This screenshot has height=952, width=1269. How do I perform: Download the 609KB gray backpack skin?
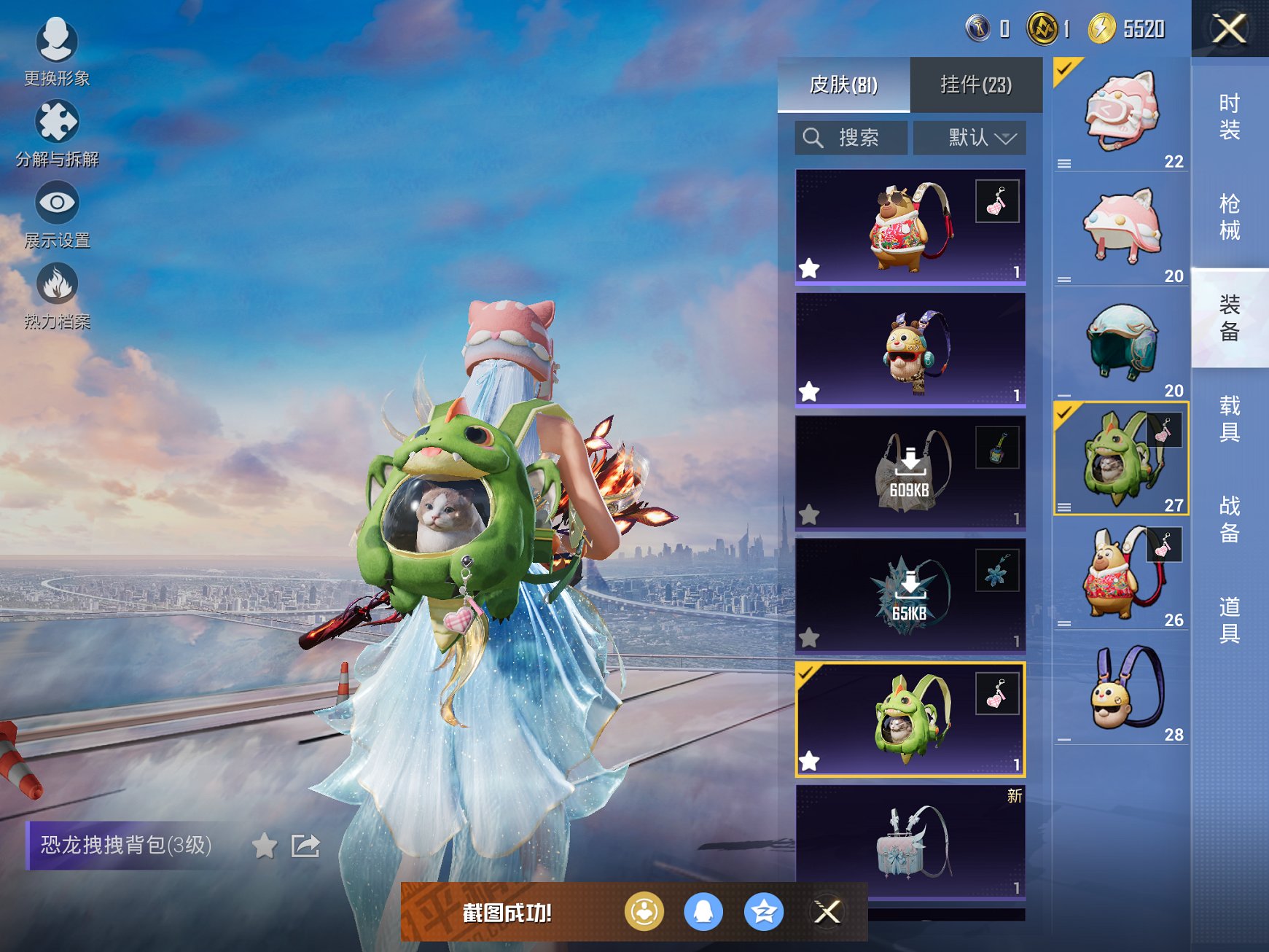tap(910, 472)
